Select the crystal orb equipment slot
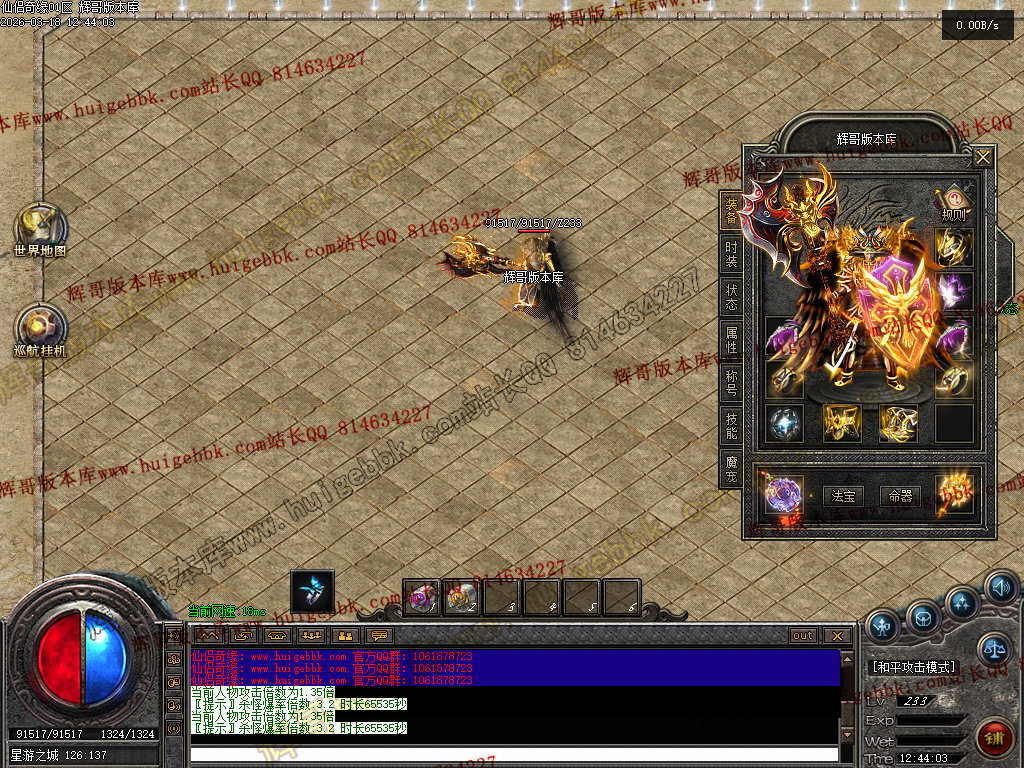 click(785, 422)
